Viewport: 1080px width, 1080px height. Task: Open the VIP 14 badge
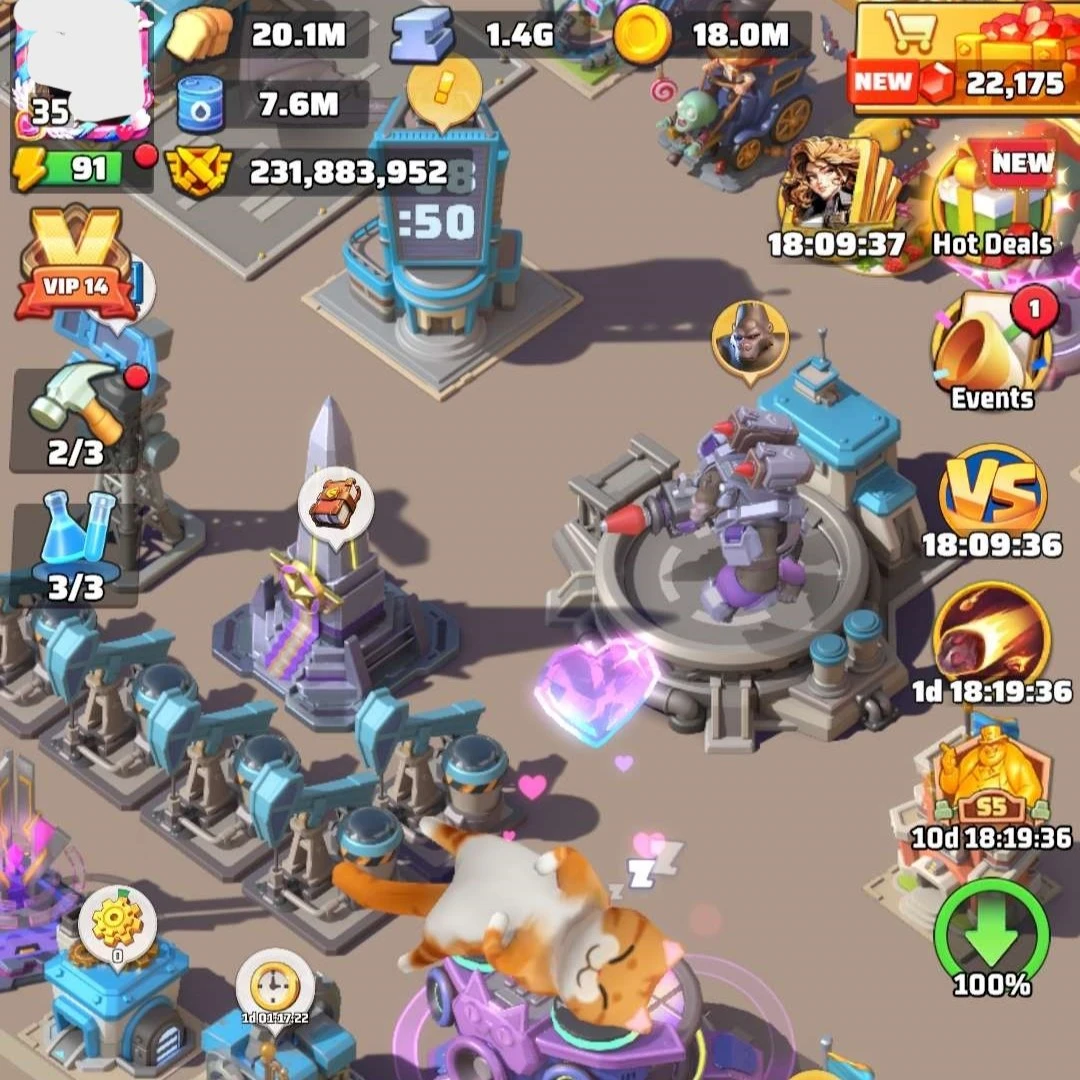coord(76,262)
